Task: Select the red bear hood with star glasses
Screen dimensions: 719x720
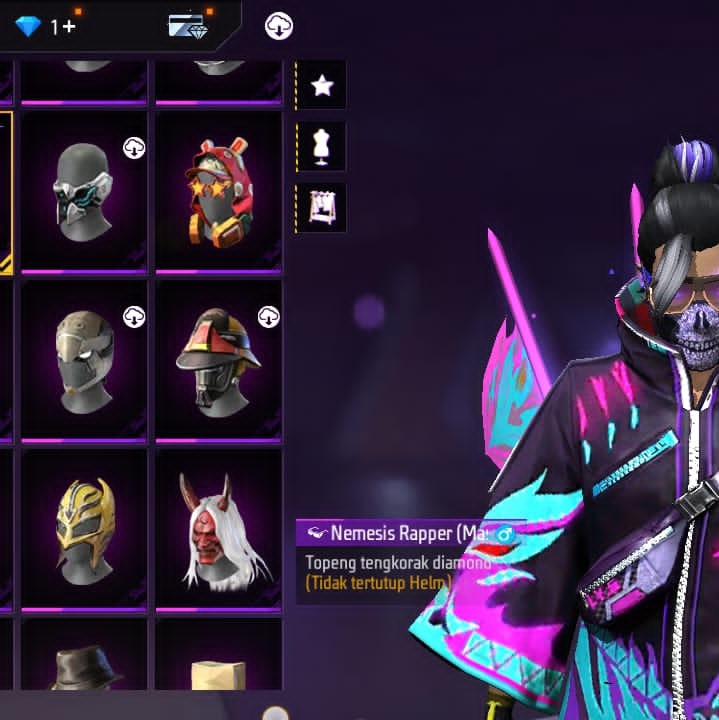Action: coord(217,190)
